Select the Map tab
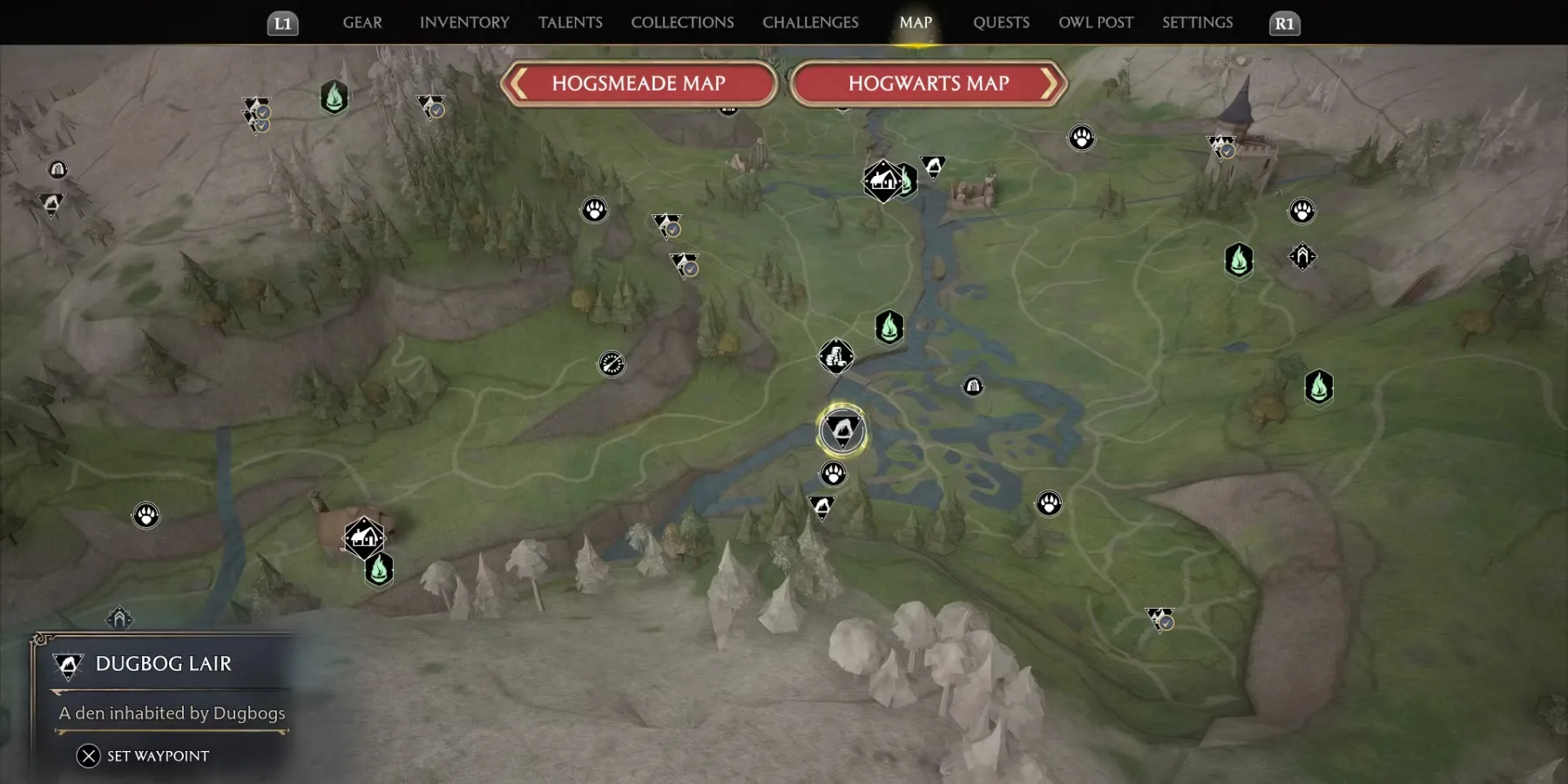 click(x=916, y=23)
